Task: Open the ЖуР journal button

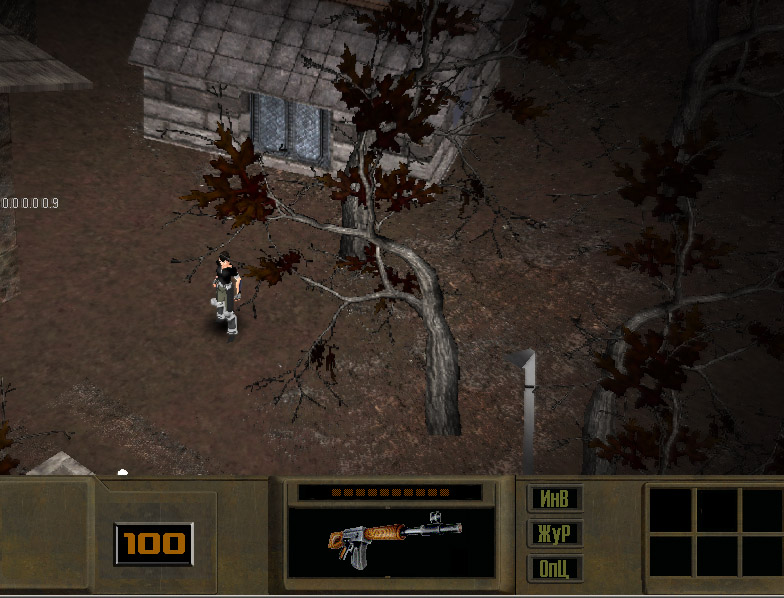Action: click(555, 533)
